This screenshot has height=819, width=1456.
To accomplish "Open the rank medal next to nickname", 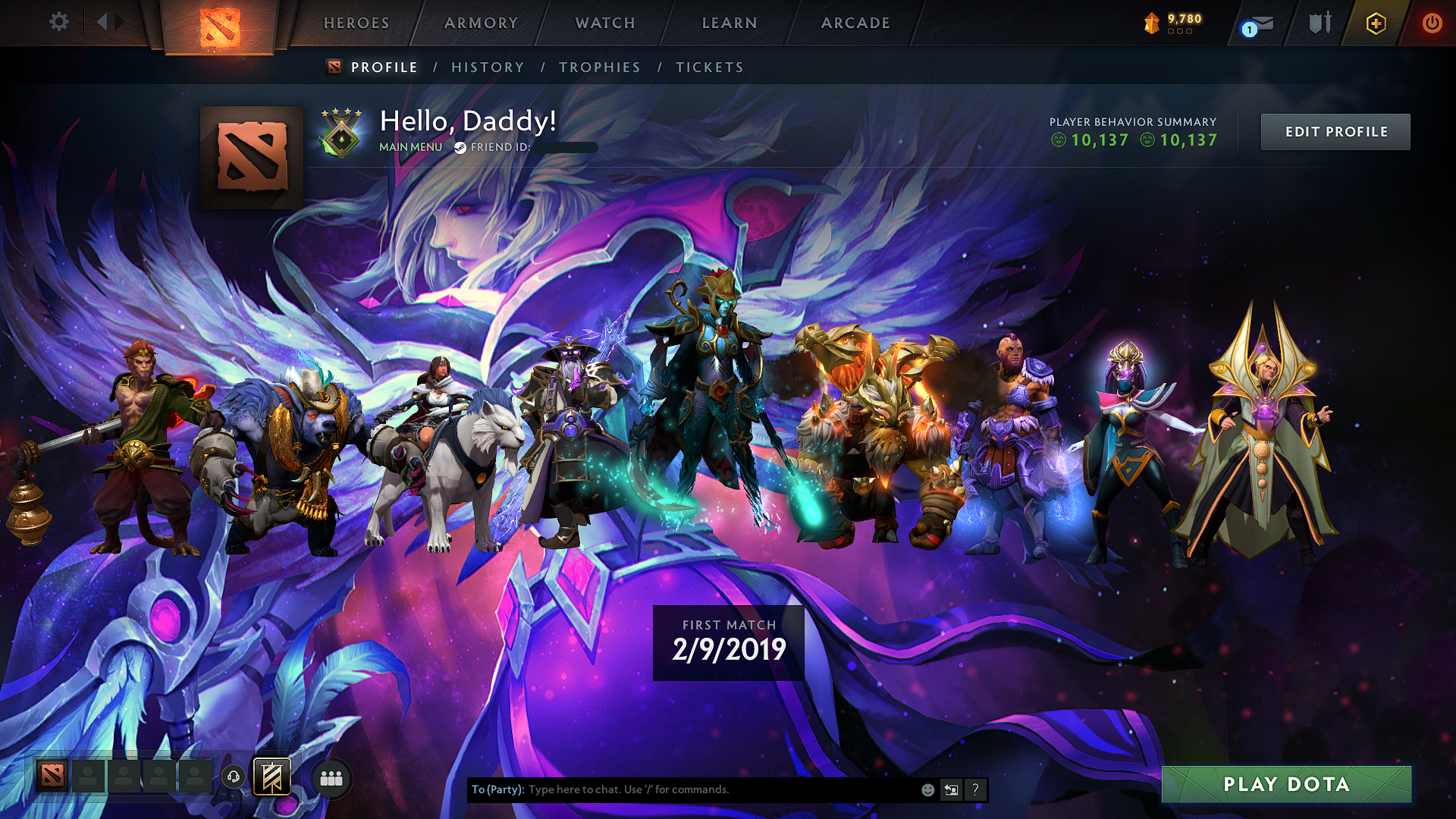I will point(343,136).
